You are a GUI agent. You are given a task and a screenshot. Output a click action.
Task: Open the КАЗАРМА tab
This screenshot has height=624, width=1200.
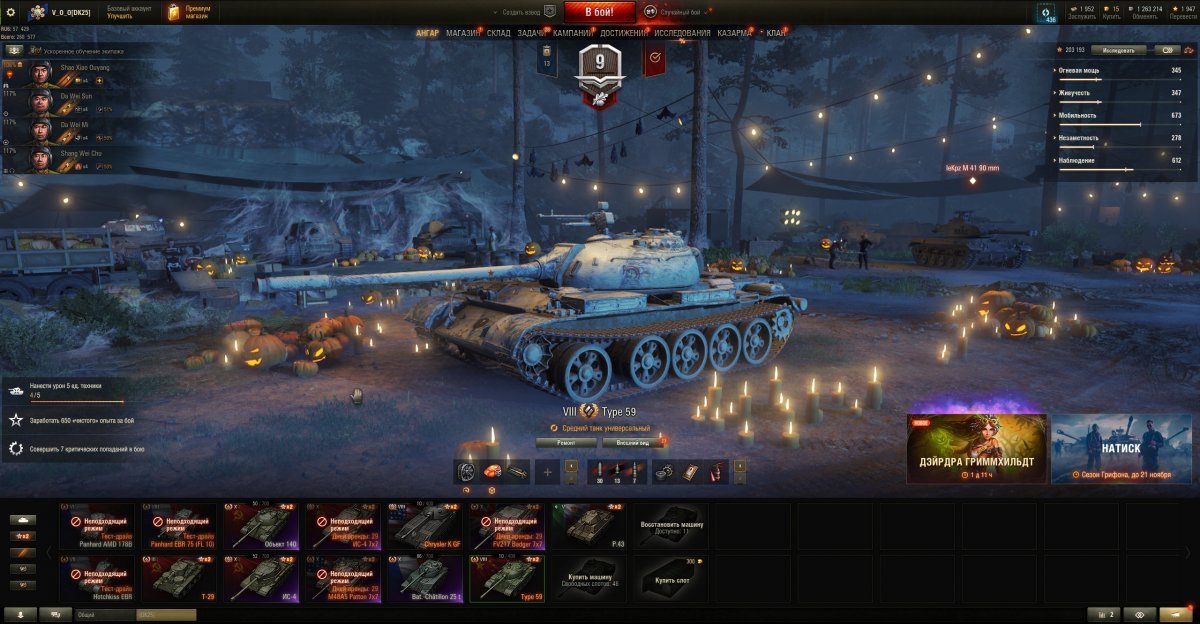pyautogui.click(x=735, y=33)
